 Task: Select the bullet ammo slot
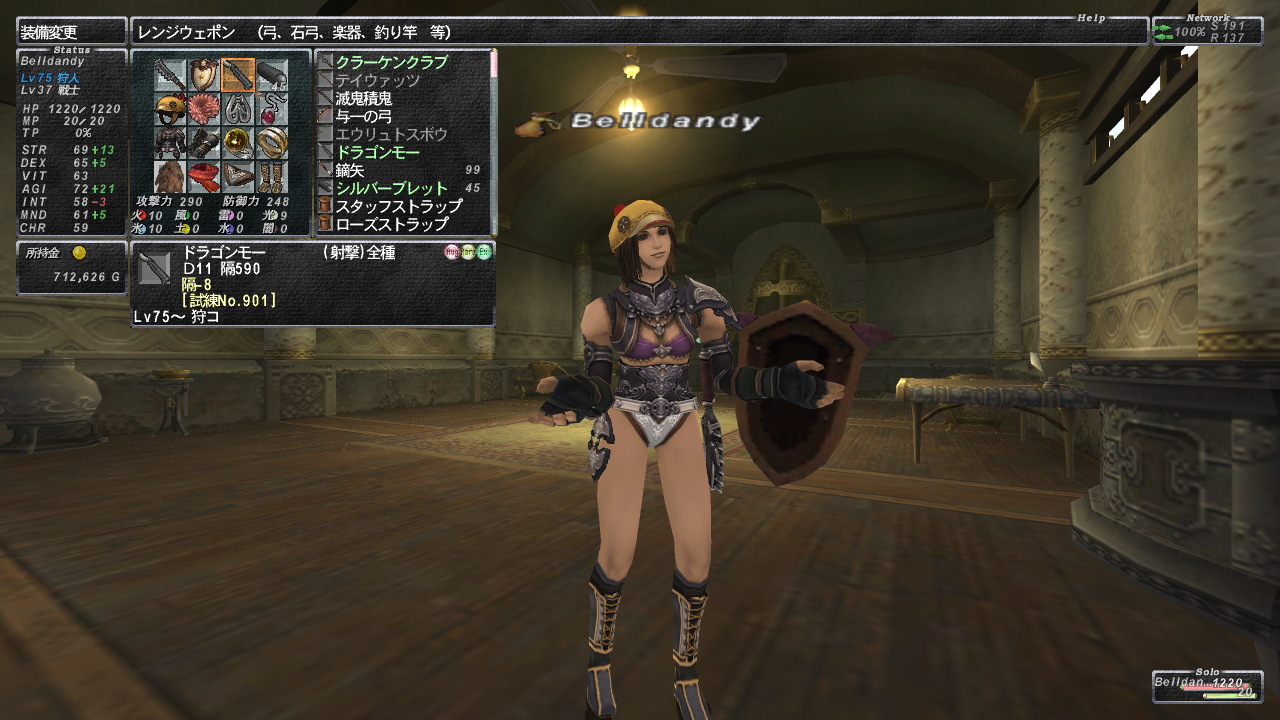(x=272, y=74)
